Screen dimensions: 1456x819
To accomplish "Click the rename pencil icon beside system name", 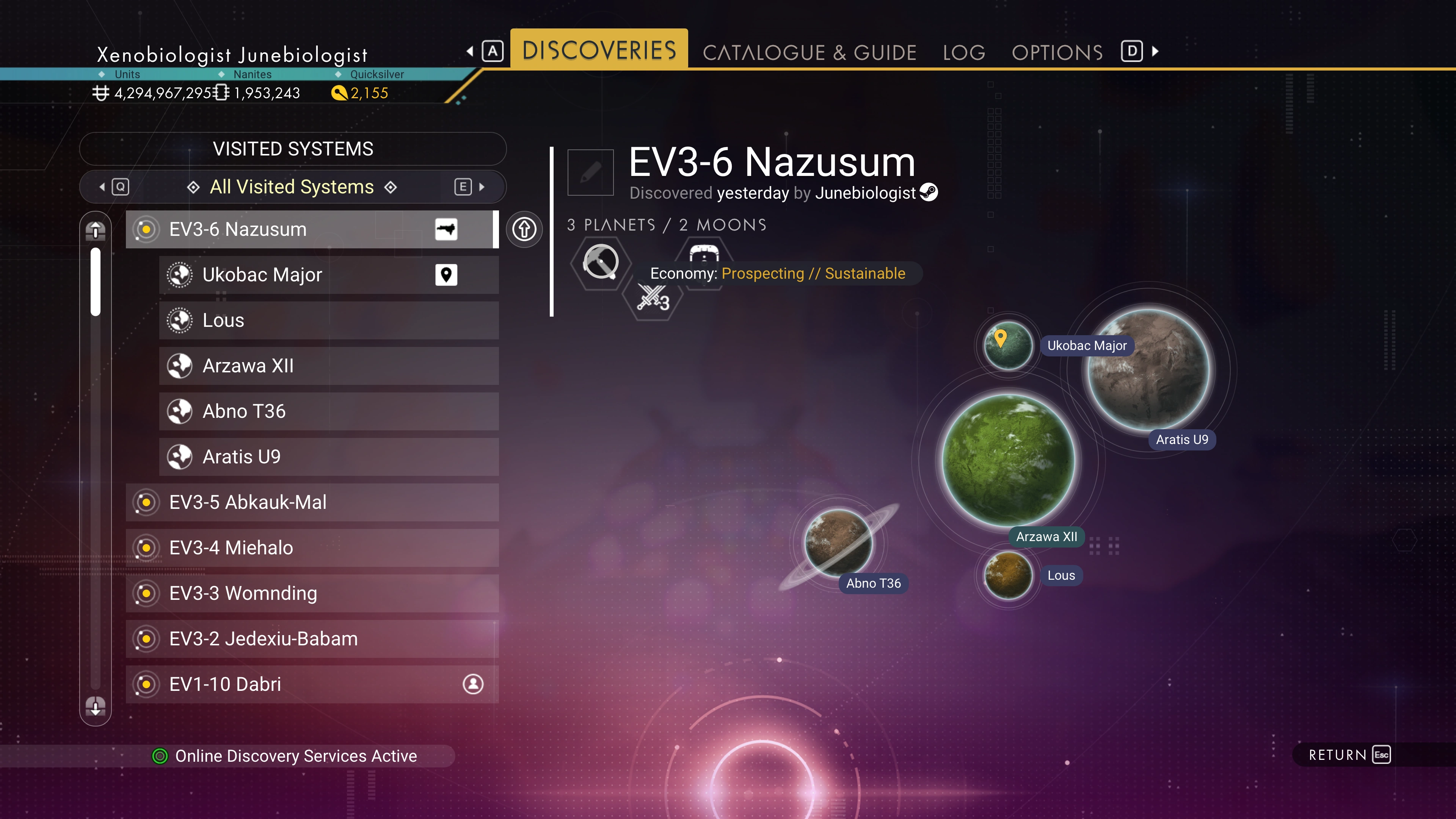I will [x=590, y=173].
